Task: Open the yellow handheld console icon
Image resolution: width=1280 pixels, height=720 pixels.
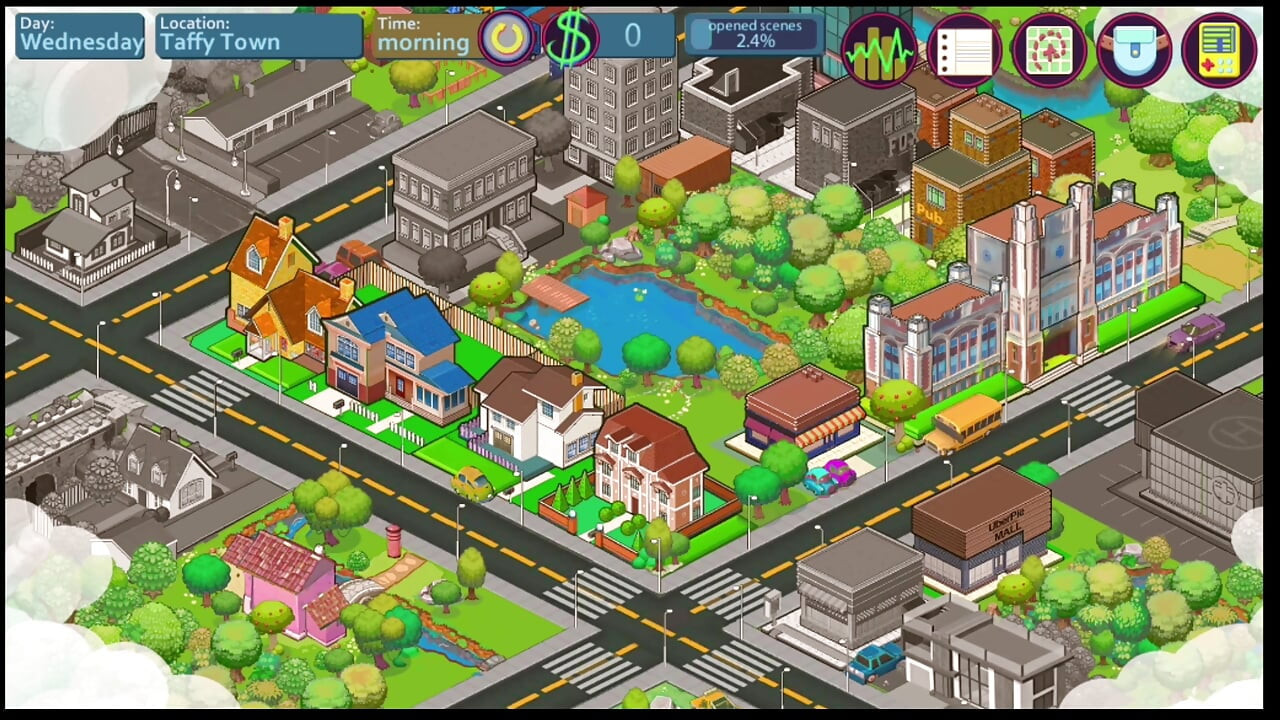Action: pos(1219,50)
